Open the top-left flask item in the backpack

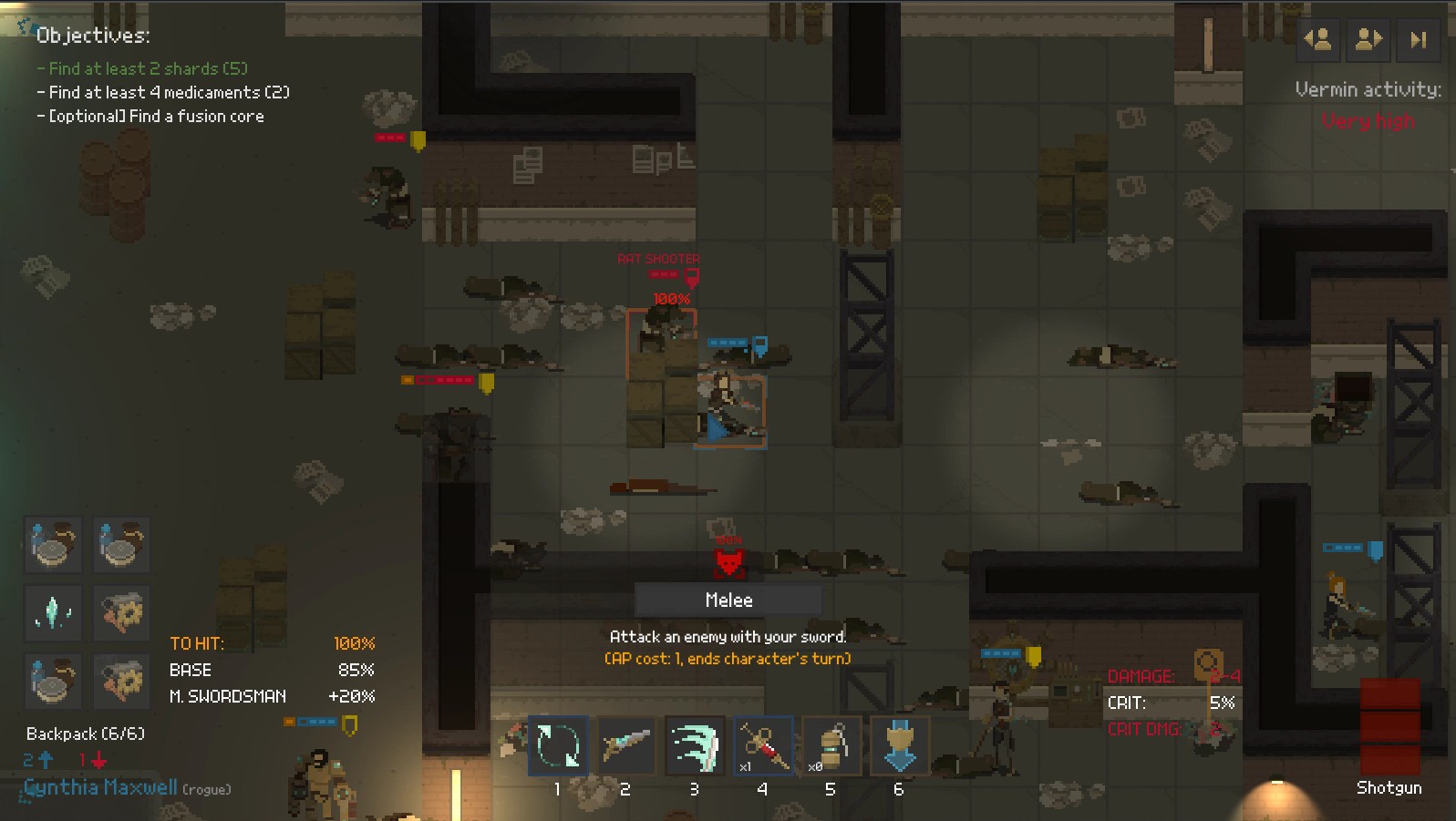pyautogui.click(x=52, y=545)
